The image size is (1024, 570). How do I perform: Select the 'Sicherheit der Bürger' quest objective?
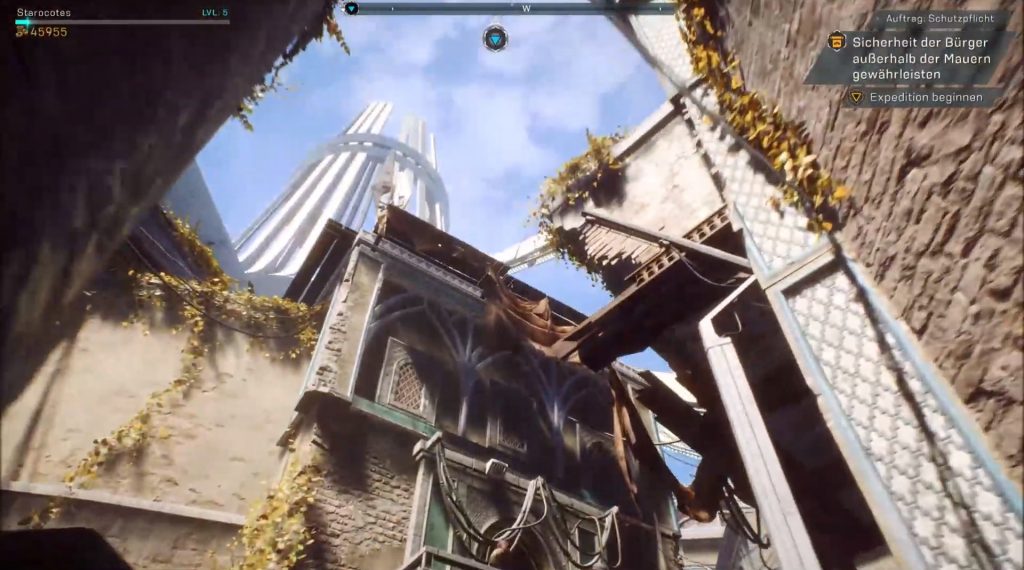[920, 59]
